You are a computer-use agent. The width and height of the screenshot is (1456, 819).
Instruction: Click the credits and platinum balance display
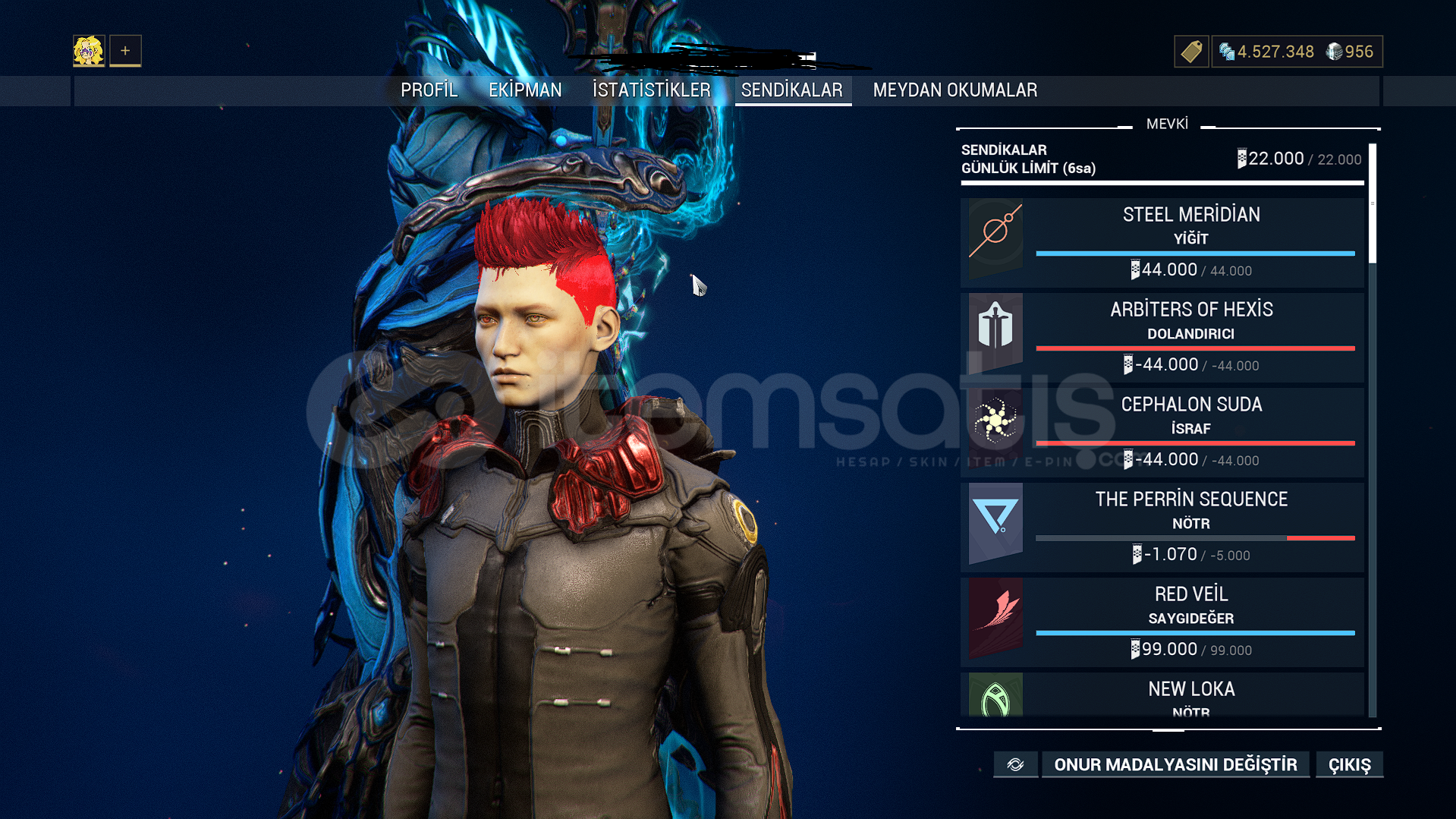pyautogui.click(x=1297, y=52)
